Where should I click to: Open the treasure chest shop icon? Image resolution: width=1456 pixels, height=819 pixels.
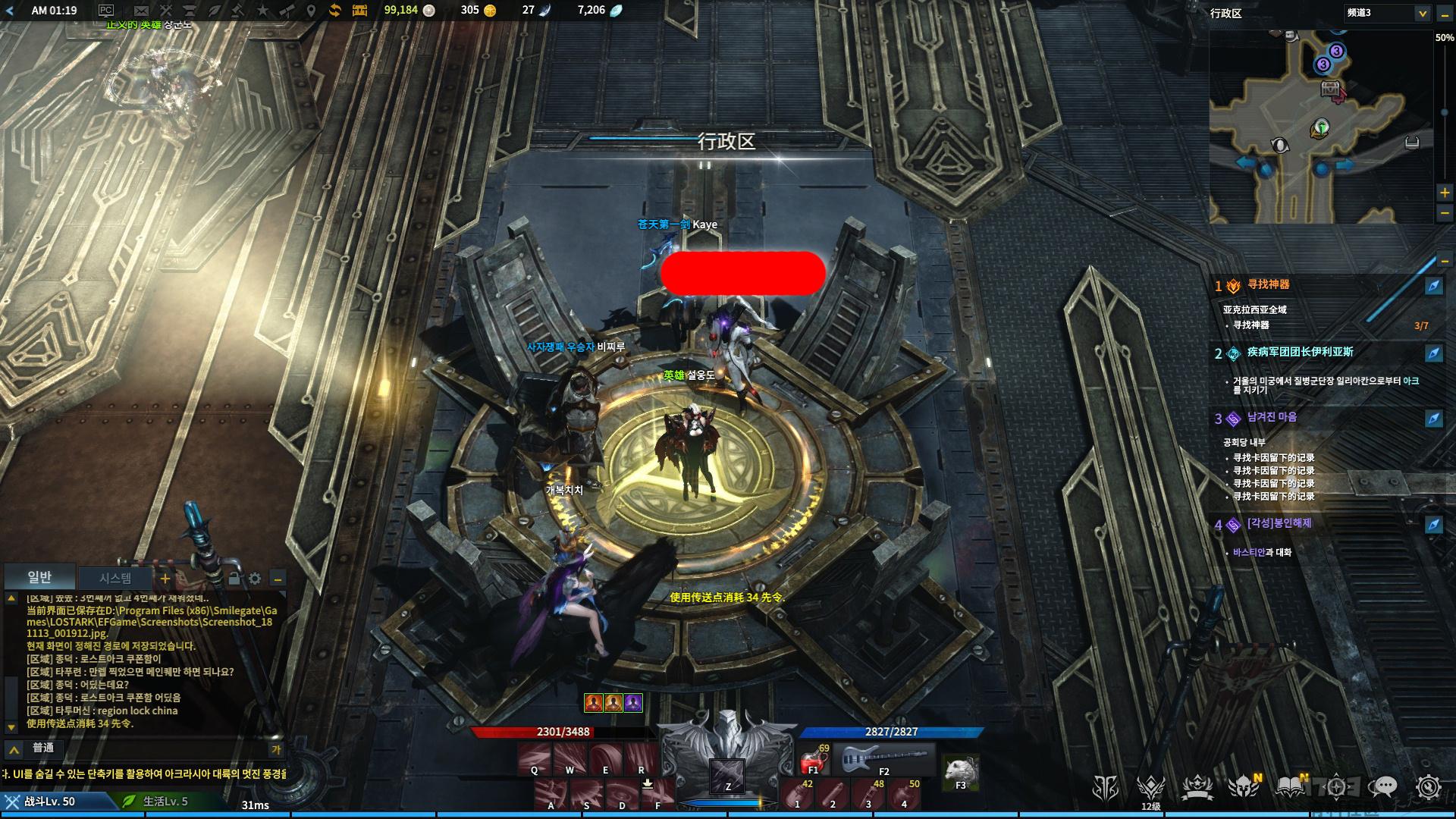coord(359,11)
